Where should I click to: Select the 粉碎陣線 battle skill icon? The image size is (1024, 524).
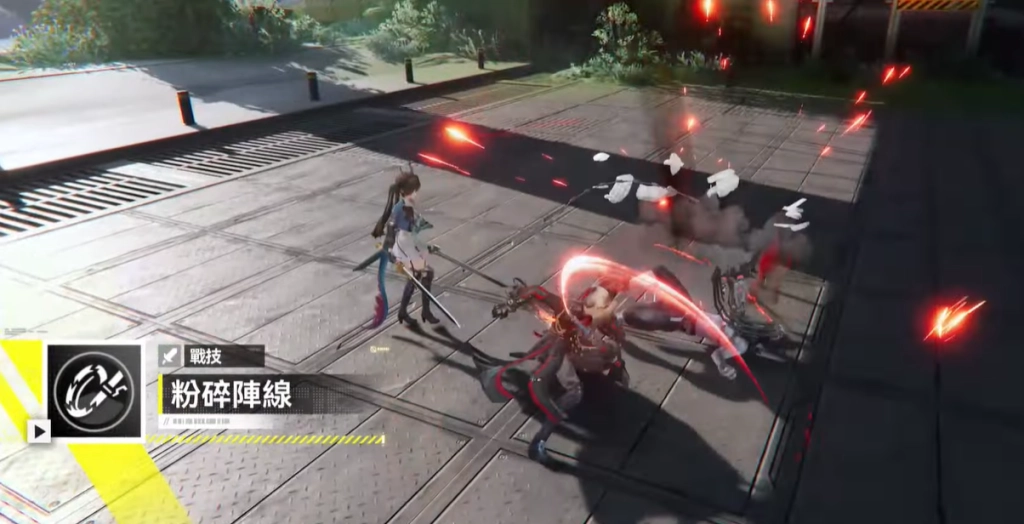click(95, 391)
